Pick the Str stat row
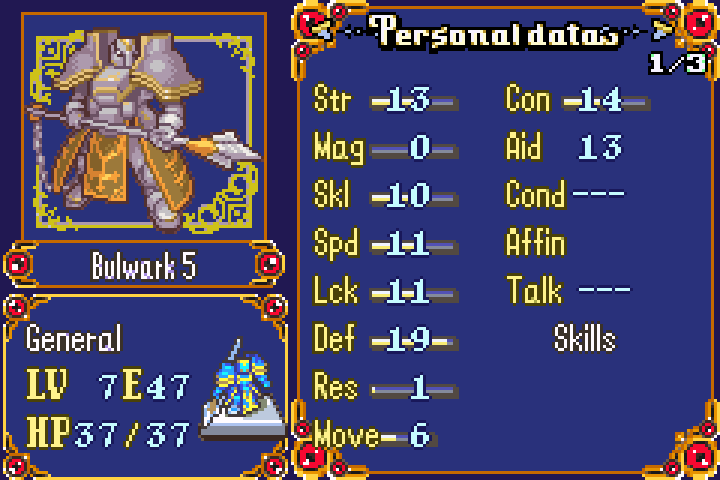This screenshot has height=480, width=720. click(385, 100)
